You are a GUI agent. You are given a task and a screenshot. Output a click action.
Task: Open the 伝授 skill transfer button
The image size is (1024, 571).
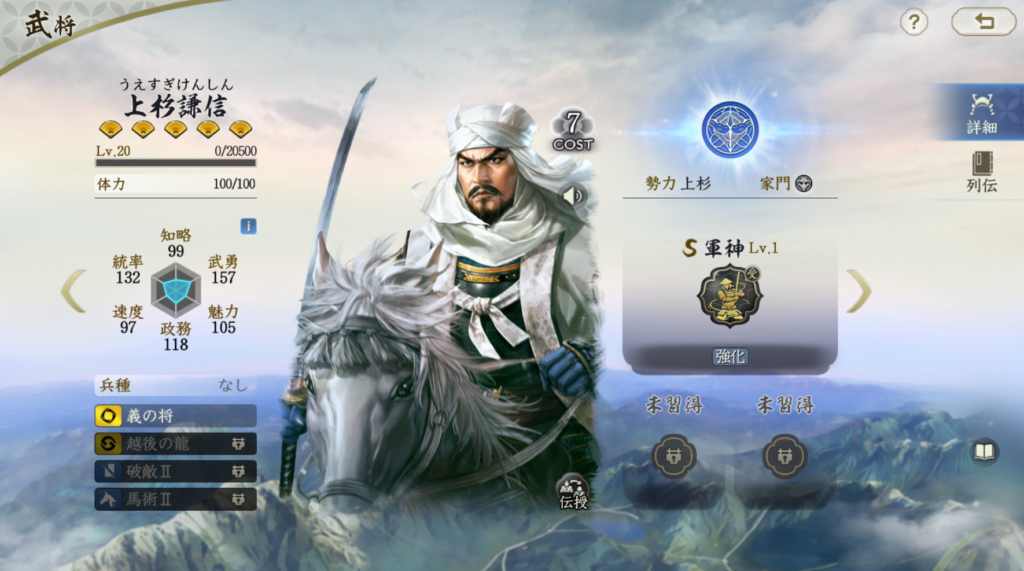pos(573,491)
